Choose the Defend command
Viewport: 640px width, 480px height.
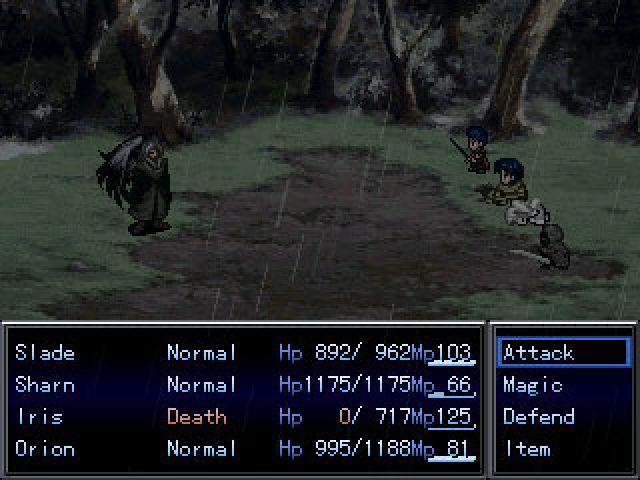[538, 416]
